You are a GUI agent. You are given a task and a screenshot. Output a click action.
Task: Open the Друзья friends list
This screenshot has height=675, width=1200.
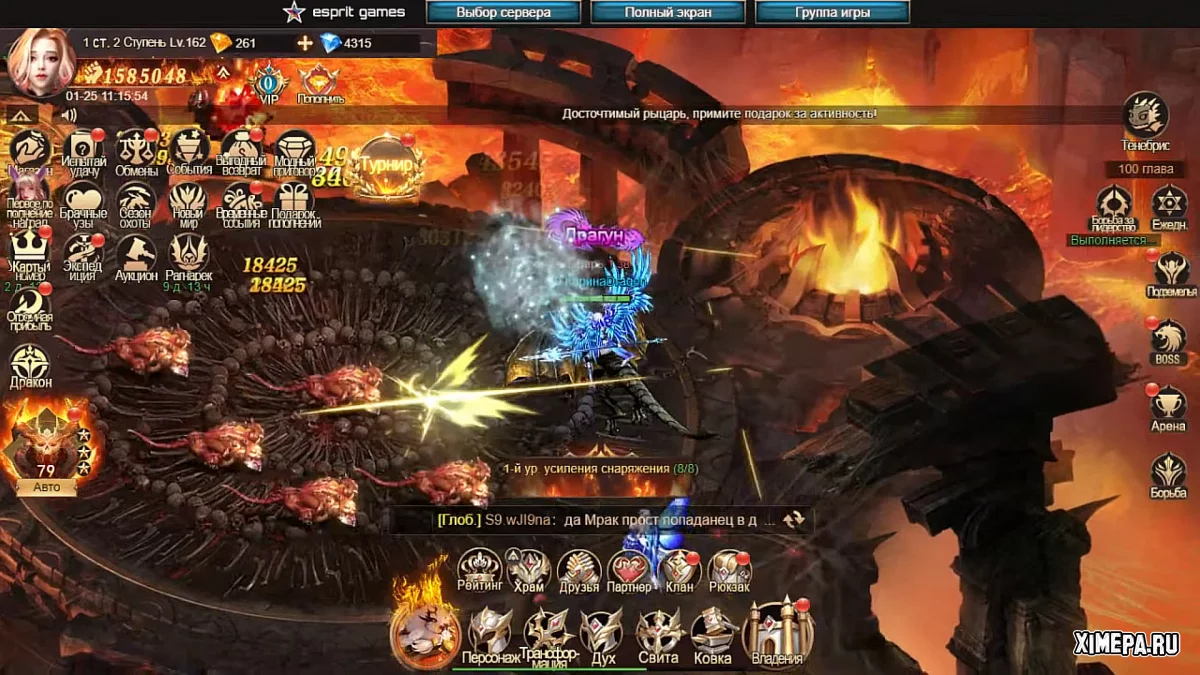pyautogui.click(x=579, y=571)
